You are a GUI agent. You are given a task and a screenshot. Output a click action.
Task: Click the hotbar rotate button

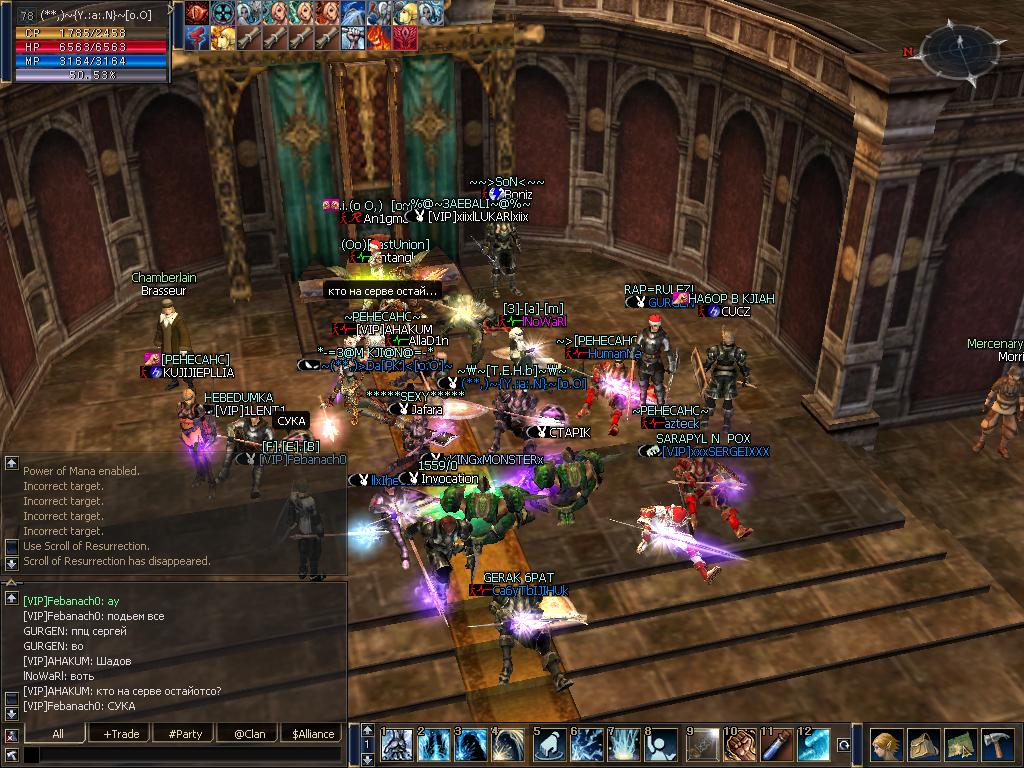click(844, 745)
